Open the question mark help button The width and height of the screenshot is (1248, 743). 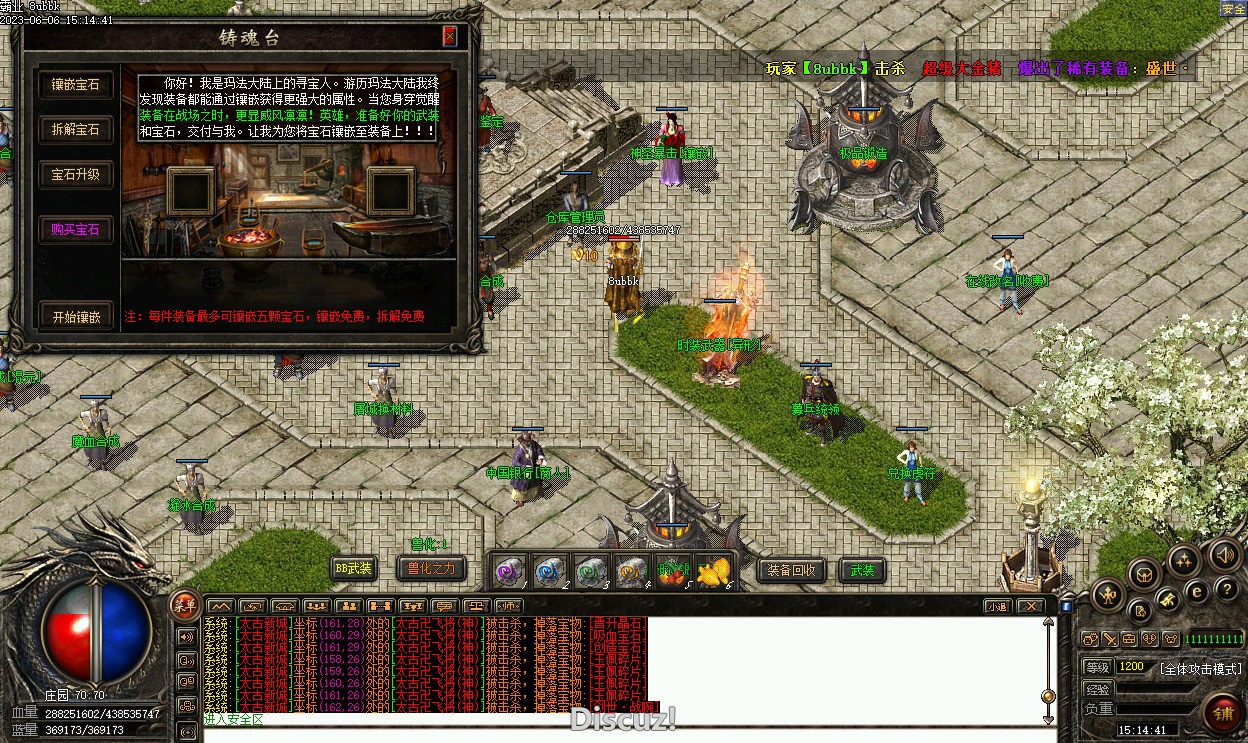tap(1225, 591)
